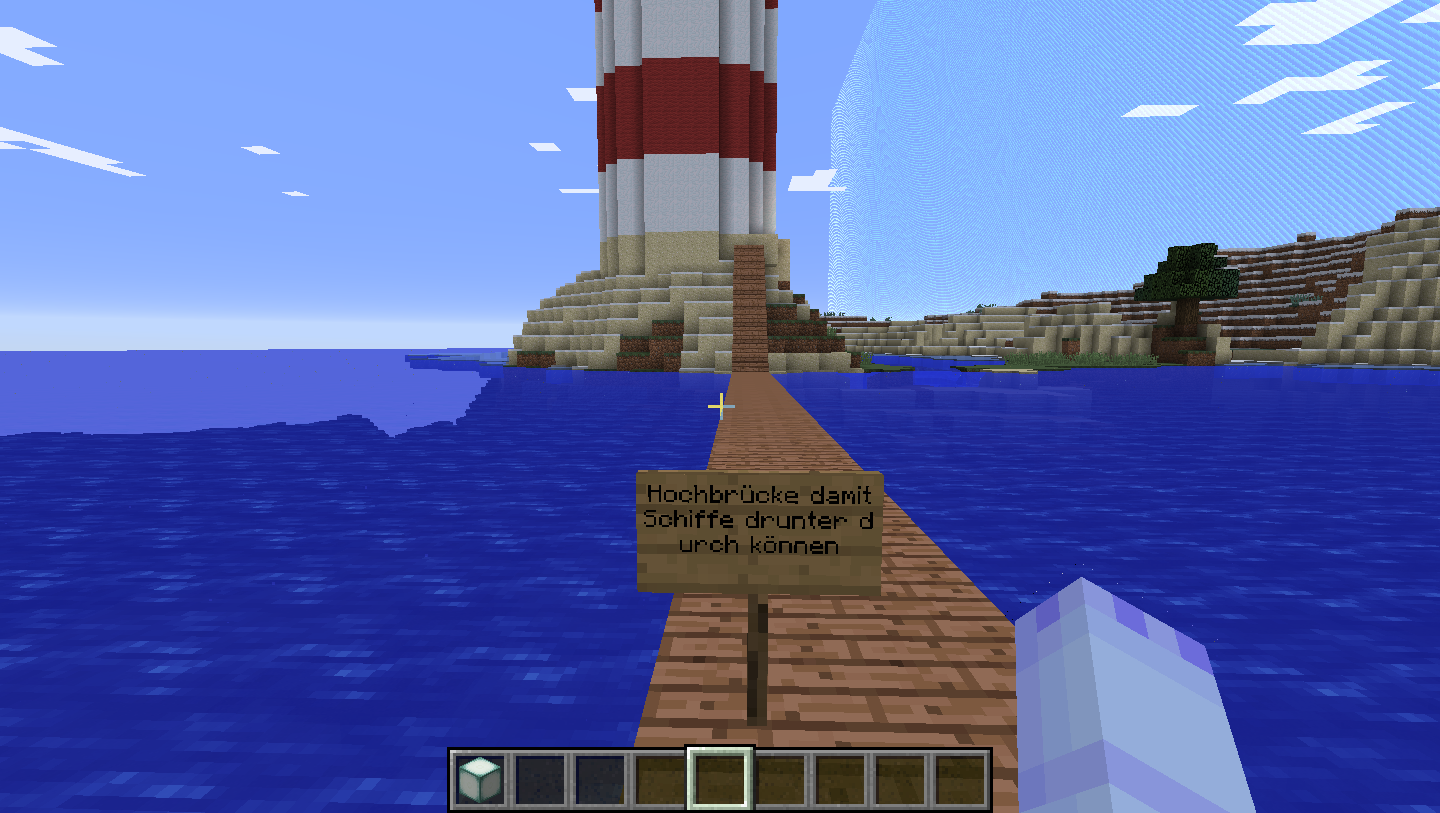This screenshot has height=813, width=1440.
Task: Select the white block hotbar slot
Action: (481, 779)
